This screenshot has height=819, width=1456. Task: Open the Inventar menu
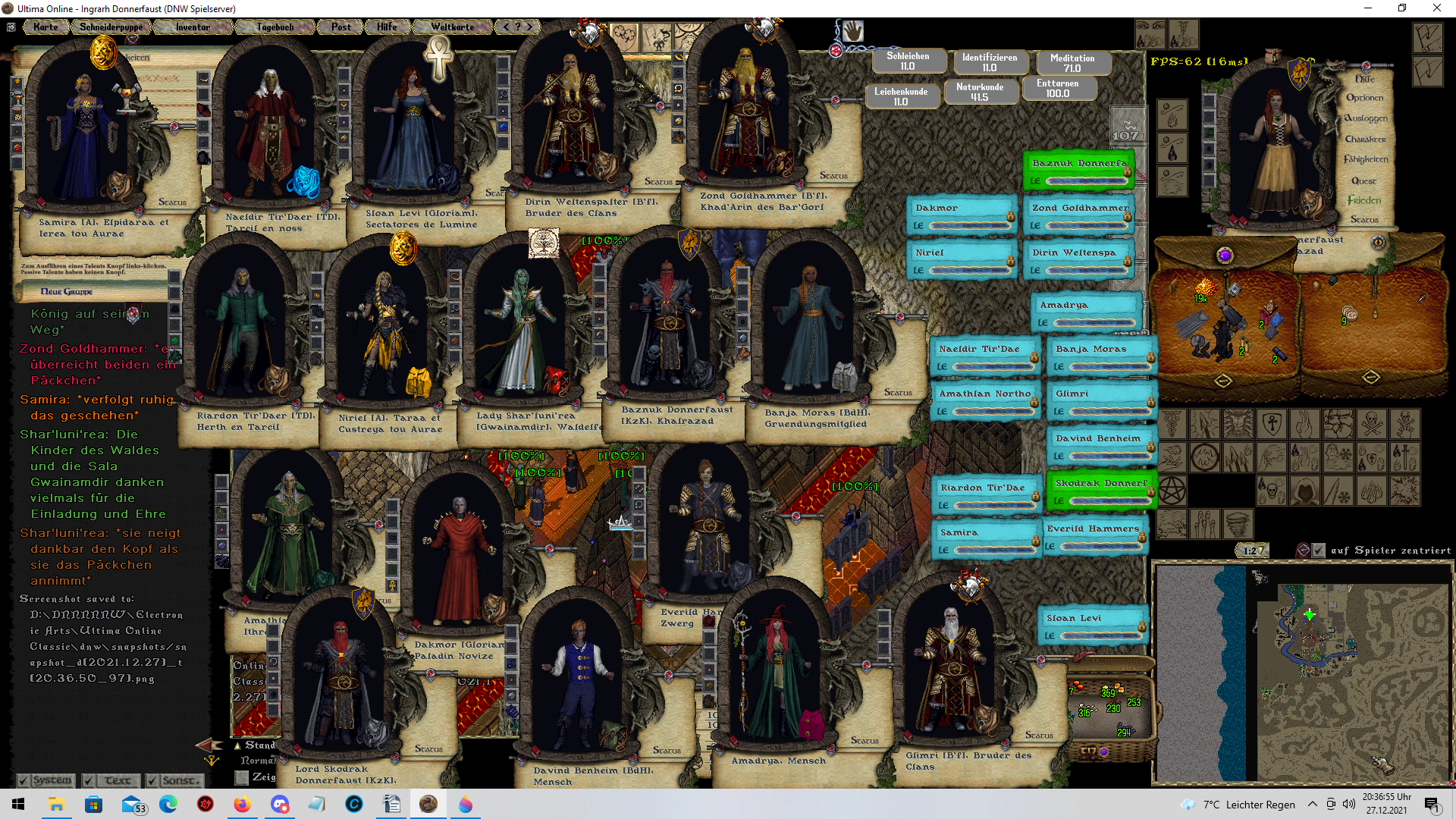193,27
